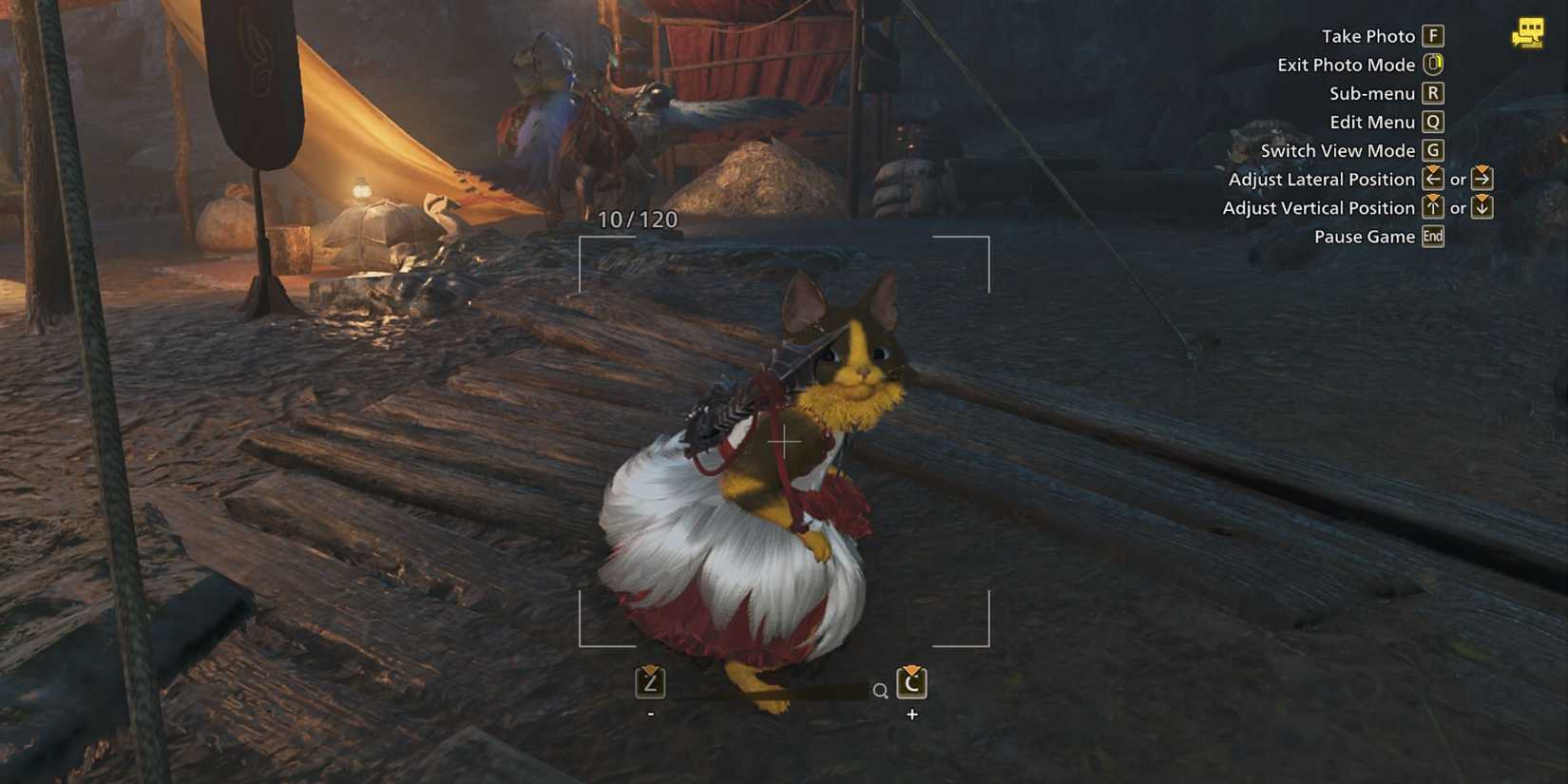Expand the orange arrow above the C key
This screenshot has width=1568, height=784.
point(910,668)
